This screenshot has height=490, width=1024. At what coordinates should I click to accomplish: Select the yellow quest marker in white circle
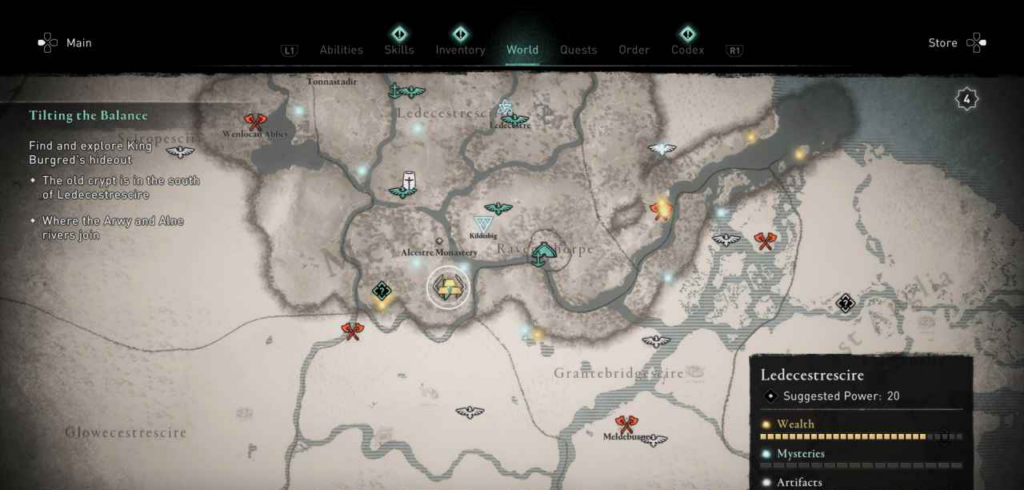coord(447,288)
